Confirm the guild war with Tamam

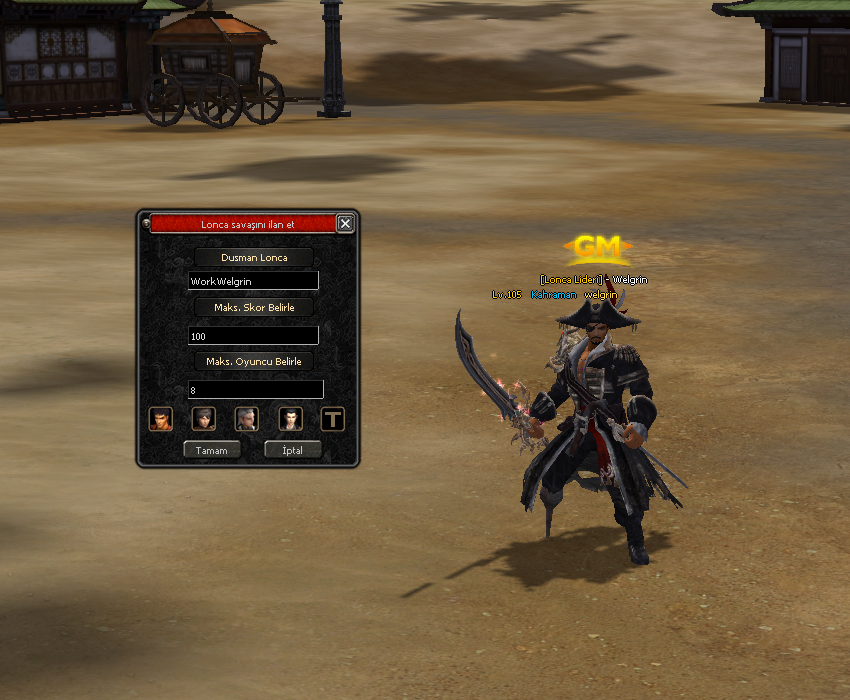click(x=211, y=450)
